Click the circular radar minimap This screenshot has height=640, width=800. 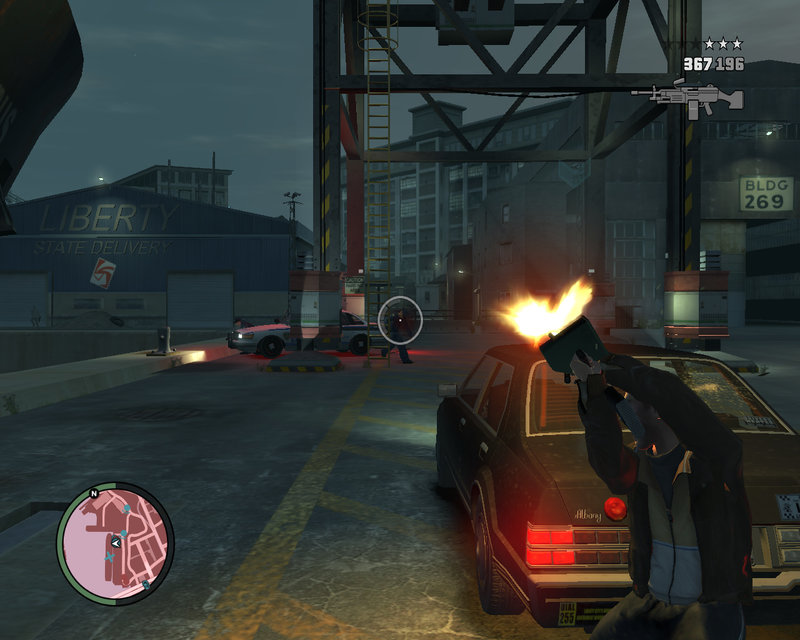tap(115, 542)
